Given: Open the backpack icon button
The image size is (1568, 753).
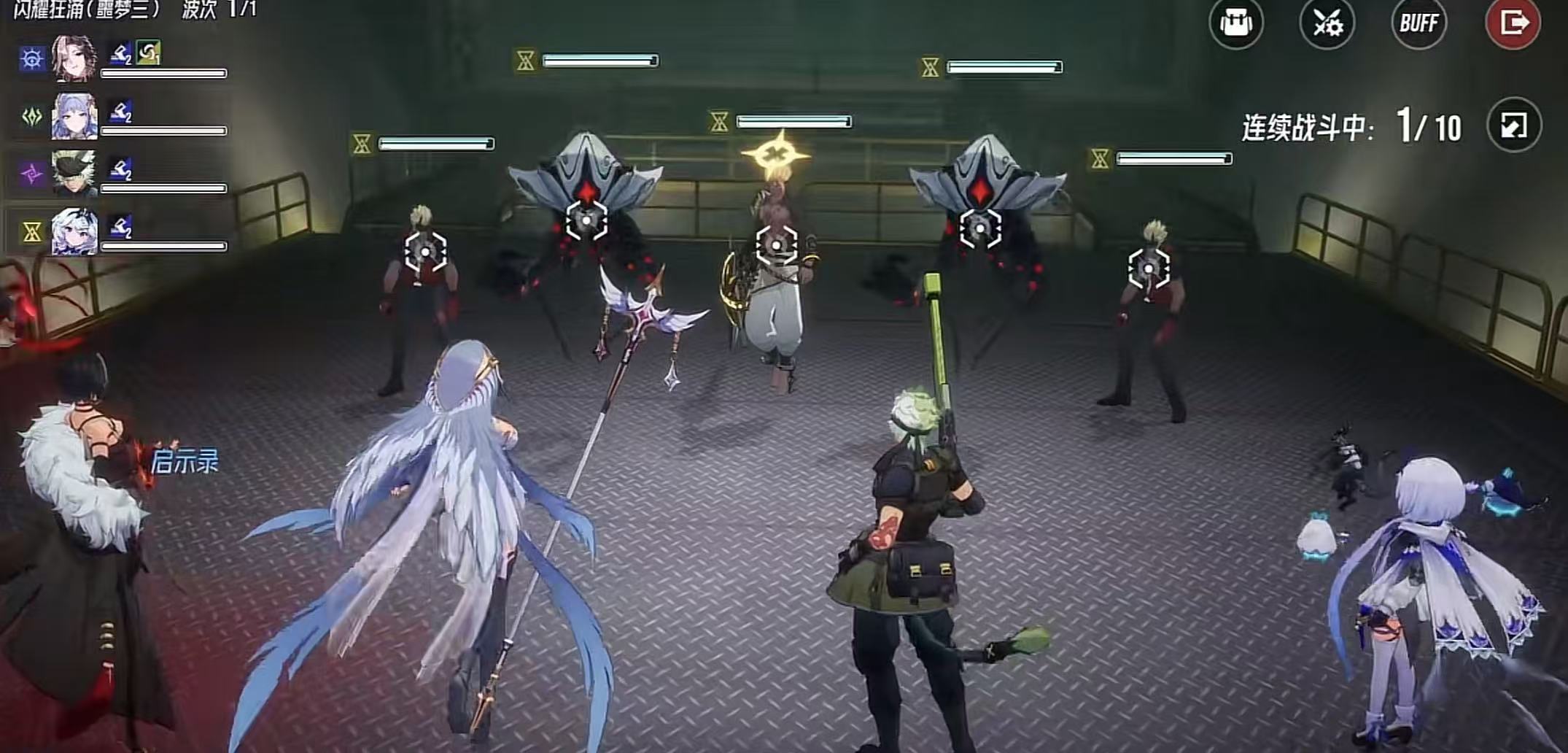Looking at the screenshot, I should point(1235,23).
